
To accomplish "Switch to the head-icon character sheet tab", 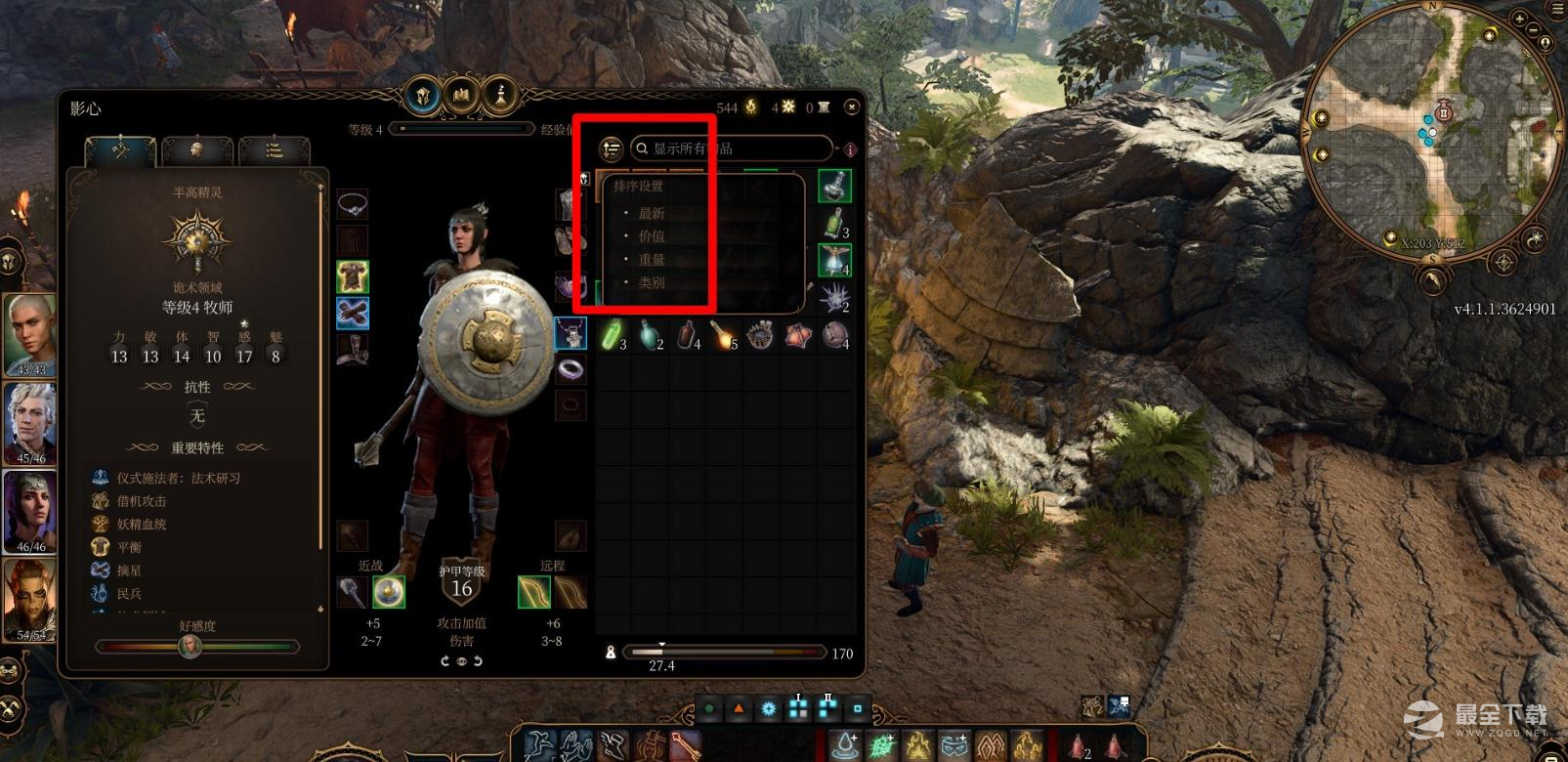I will coord(196,150).
